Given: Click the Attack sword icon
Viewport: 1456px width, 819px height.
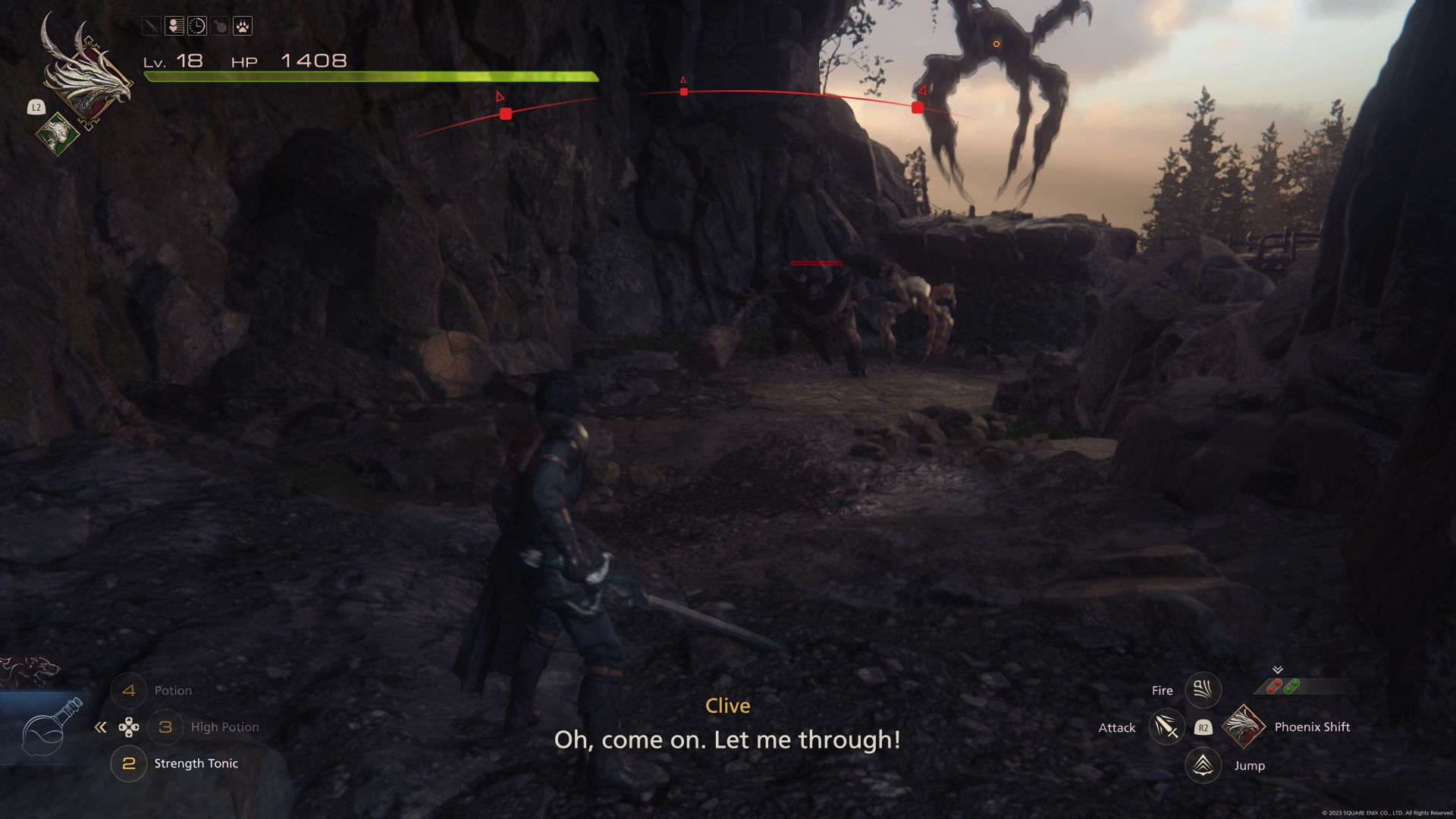Looking at the screenshot, I should click(1166, 727).
